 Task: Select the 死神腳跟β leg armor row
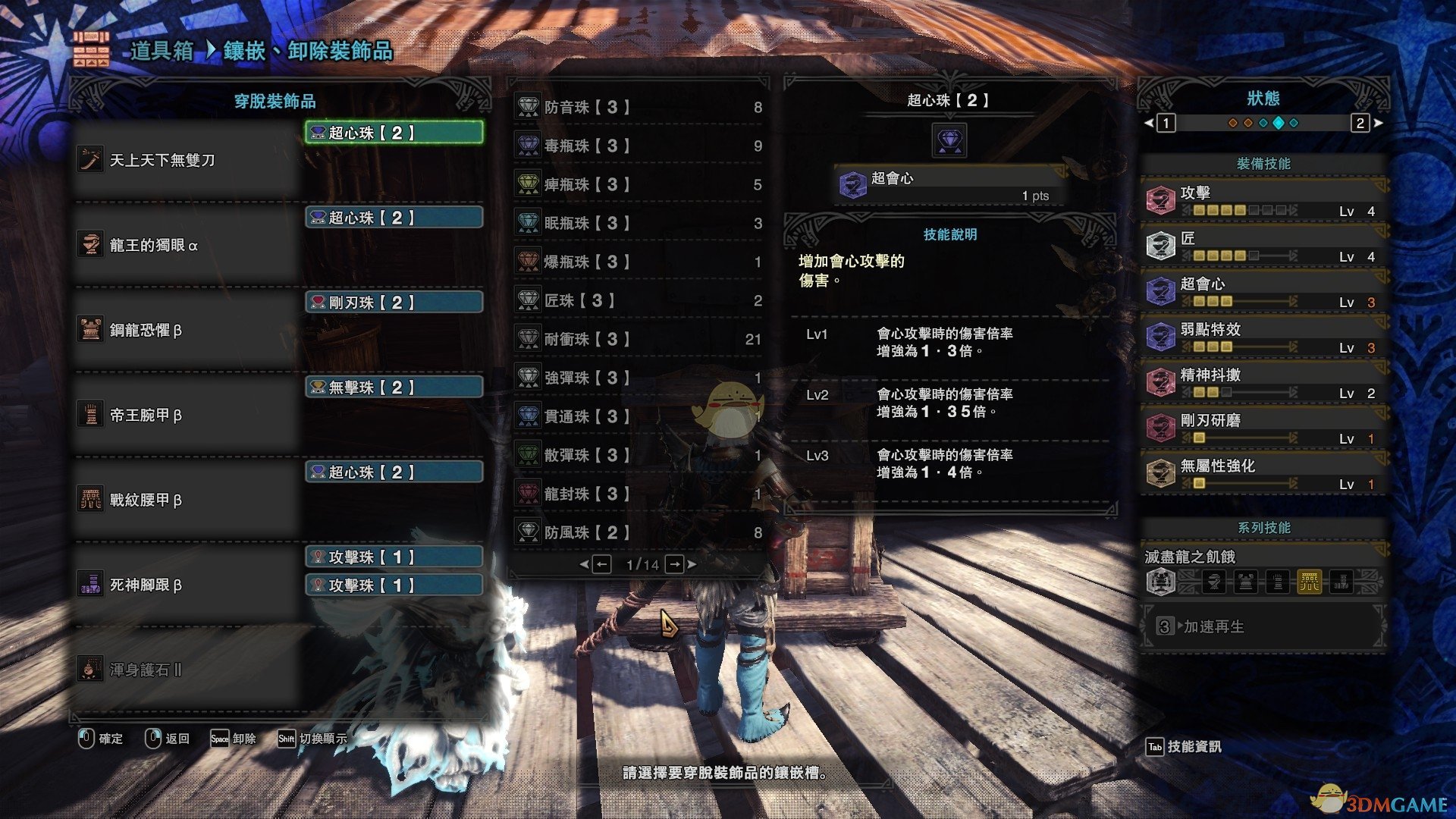point(188,585)
